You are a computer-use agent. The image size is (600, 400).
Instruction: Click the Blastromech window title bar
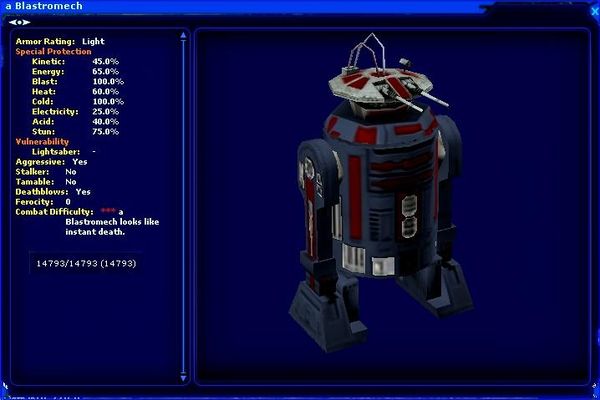tap(300, 7)
